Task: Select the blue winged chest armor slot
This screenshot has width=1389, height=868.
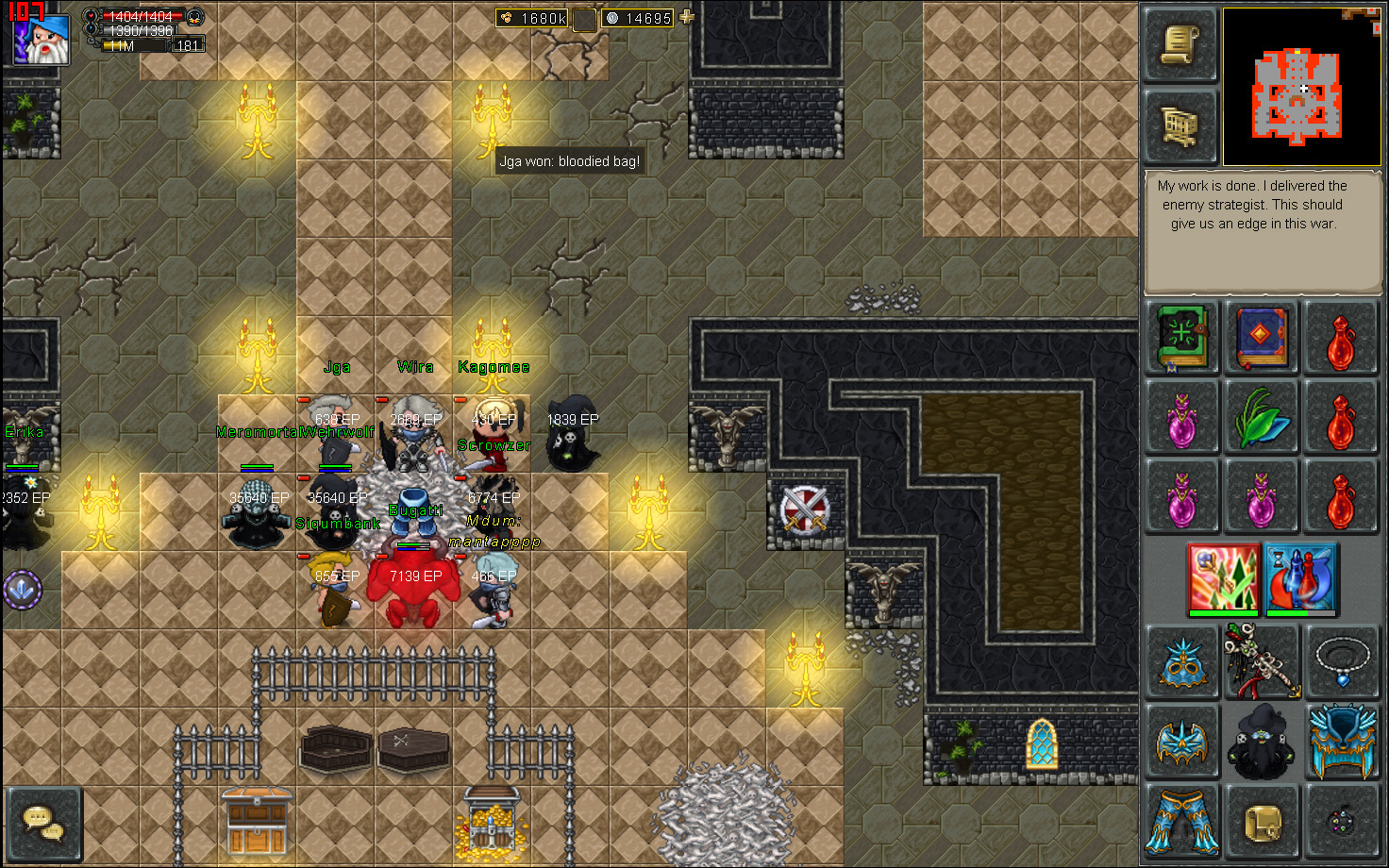Action: click(1182, 743)
